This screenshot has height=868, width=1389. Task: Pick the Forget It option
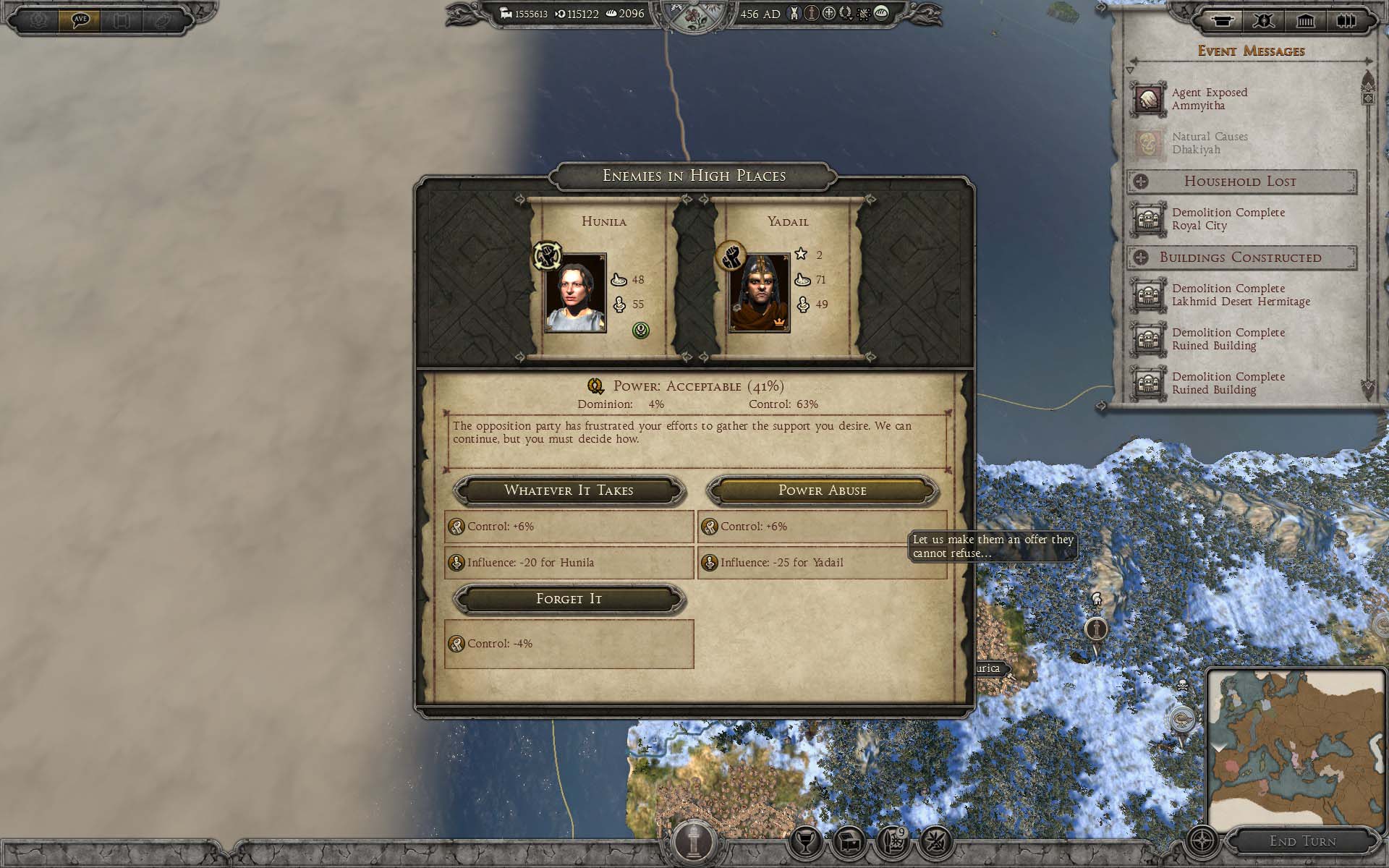pyautogui.click(x=569, y=599)
